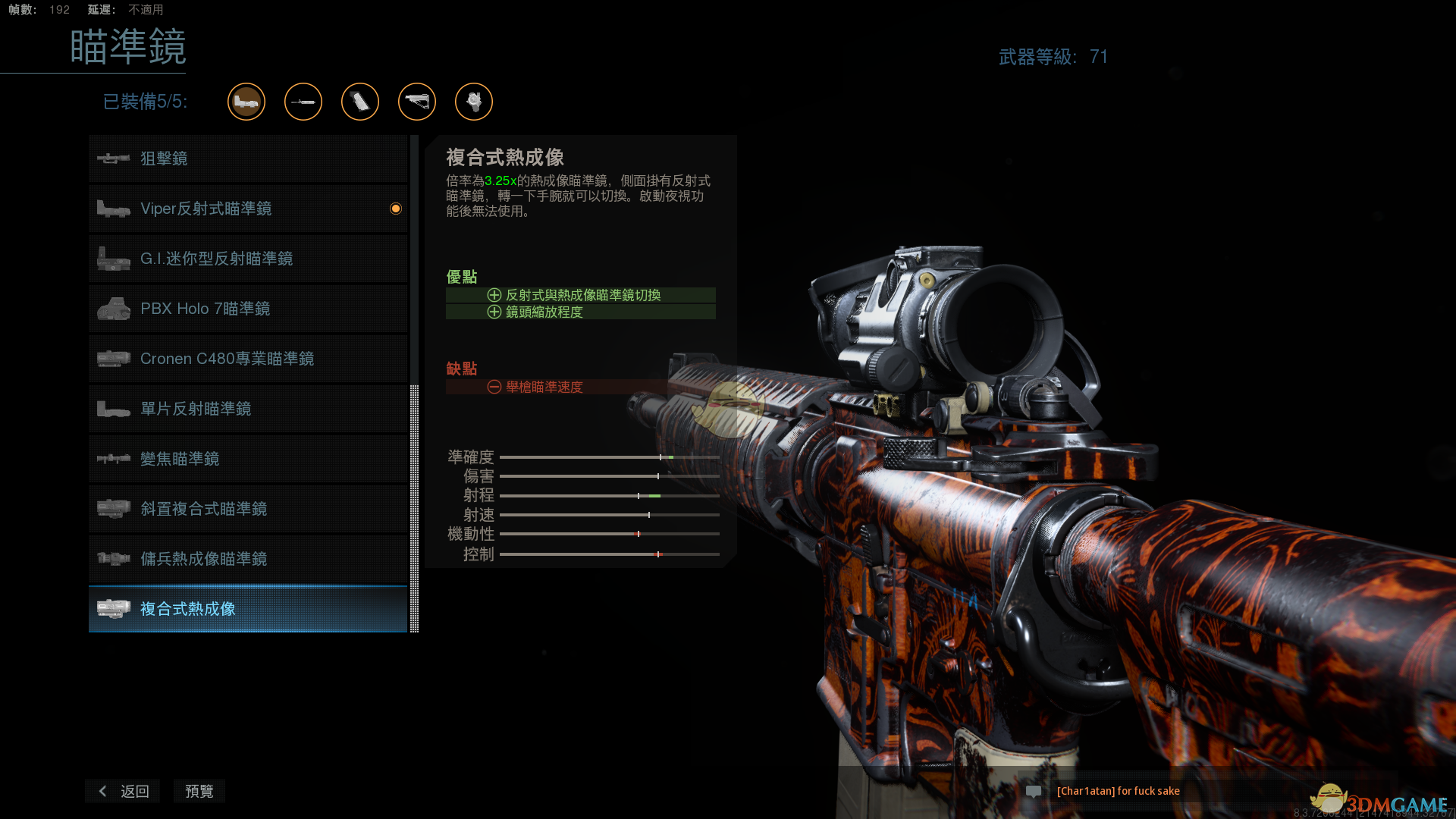Choose the 變焦瞄準鏡 variable zoom scope
This screenshot has height=819, width=1456.
[x=248, y=459]
